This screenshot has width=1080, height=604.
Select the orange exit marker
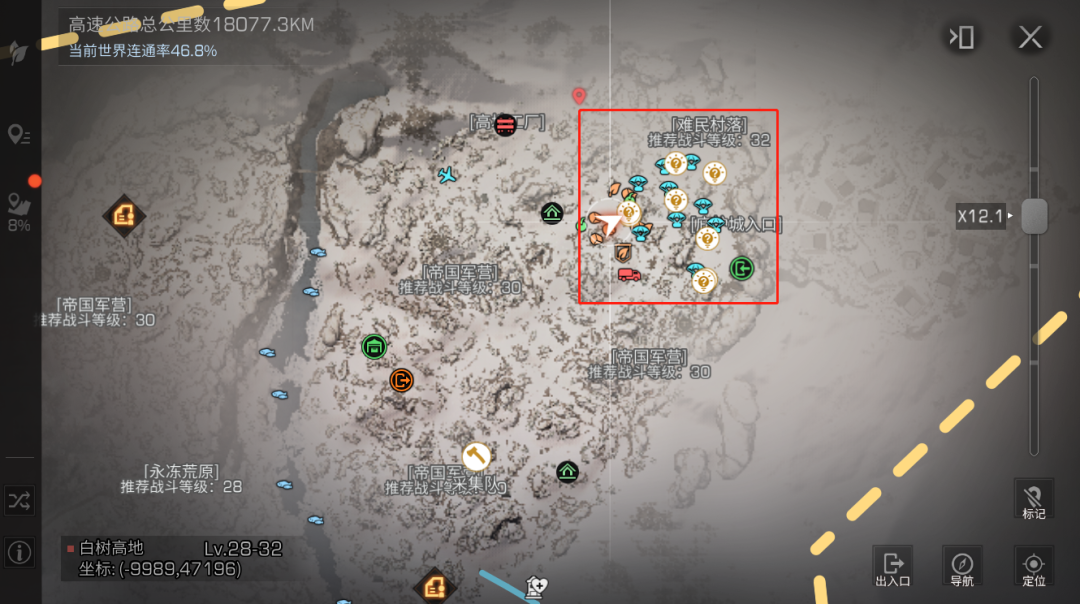(x=401, y=380)
